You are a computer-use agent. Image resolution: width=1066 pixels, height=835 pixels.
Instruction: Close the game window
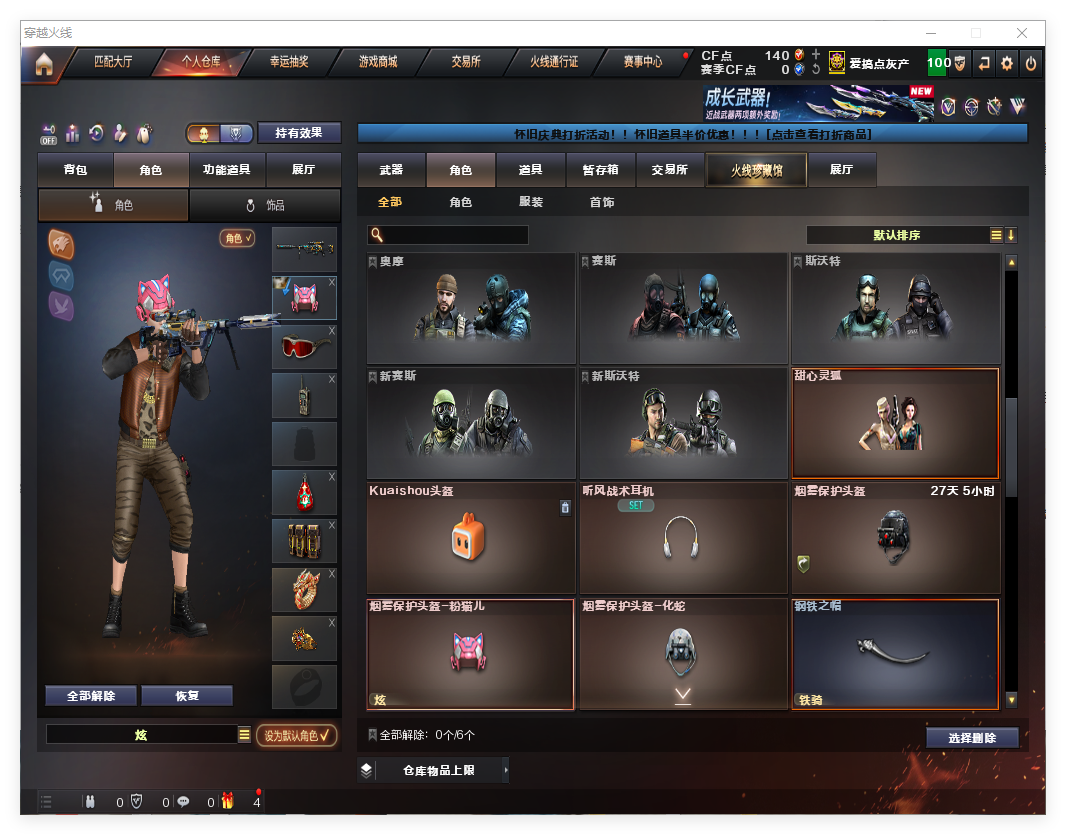click(1022, 33)
